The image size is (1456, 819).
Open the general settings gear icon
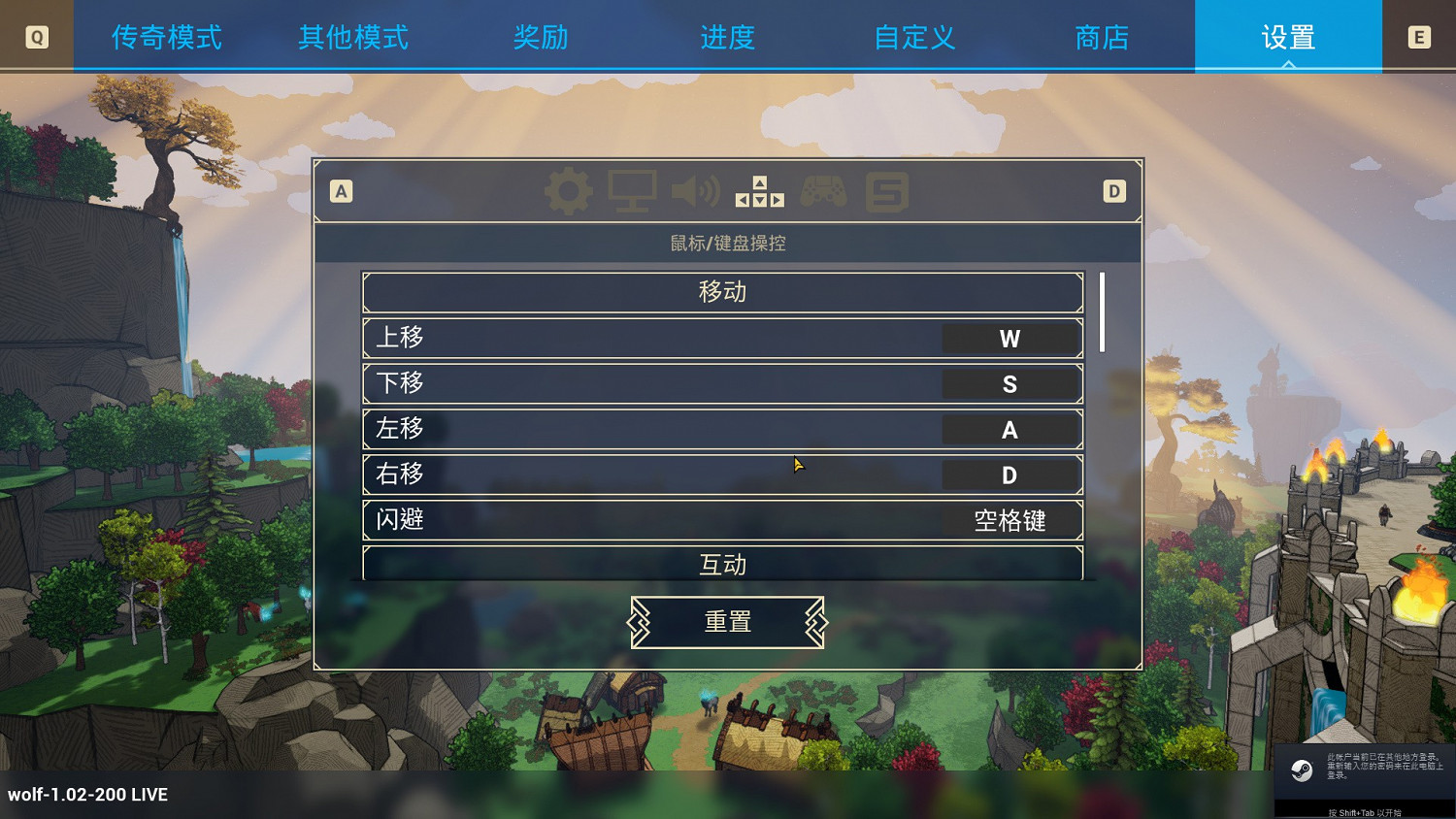568,190
